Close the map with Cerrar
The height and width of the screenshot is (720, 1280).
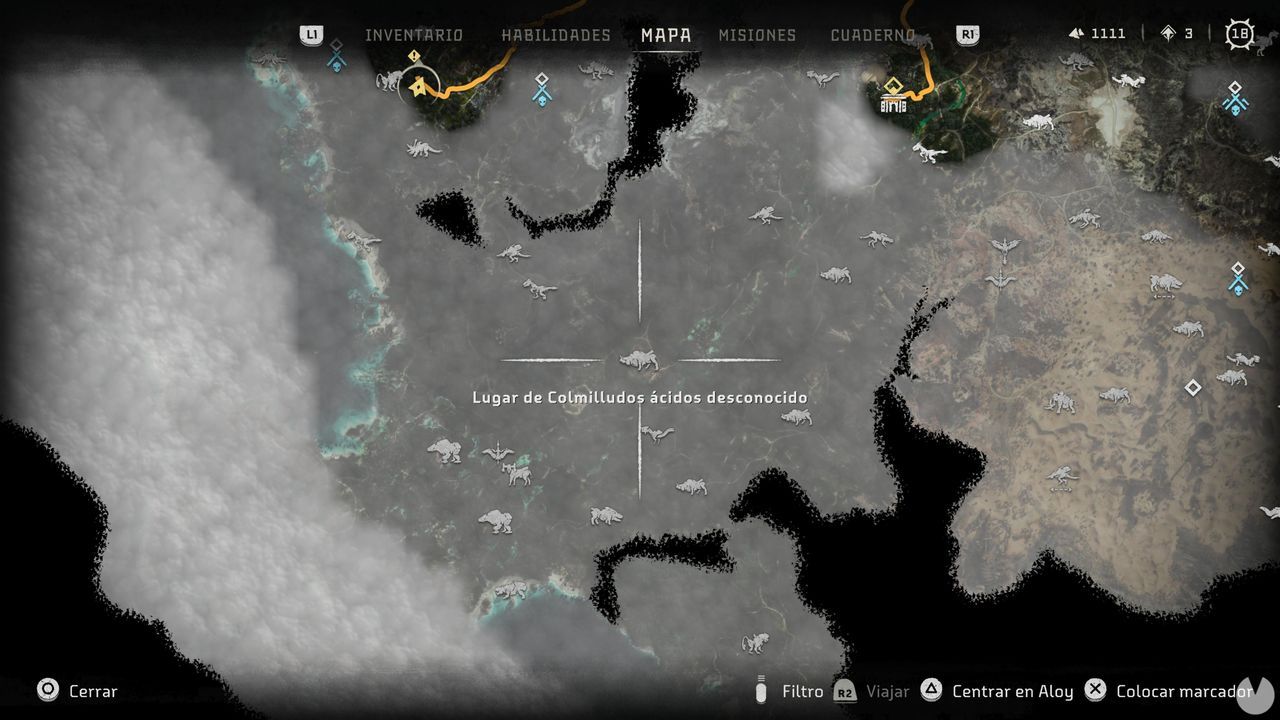pos(77,691)
